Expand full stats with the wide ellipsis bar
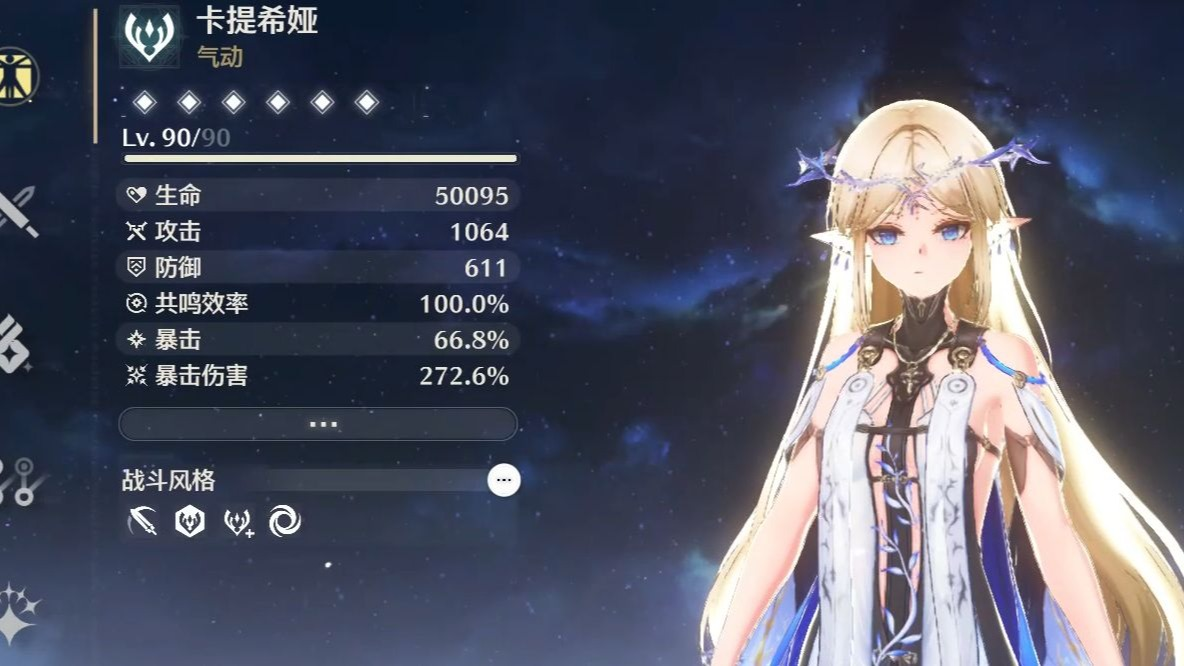This screenshot has width=1184, height=666. pos(318,424)
